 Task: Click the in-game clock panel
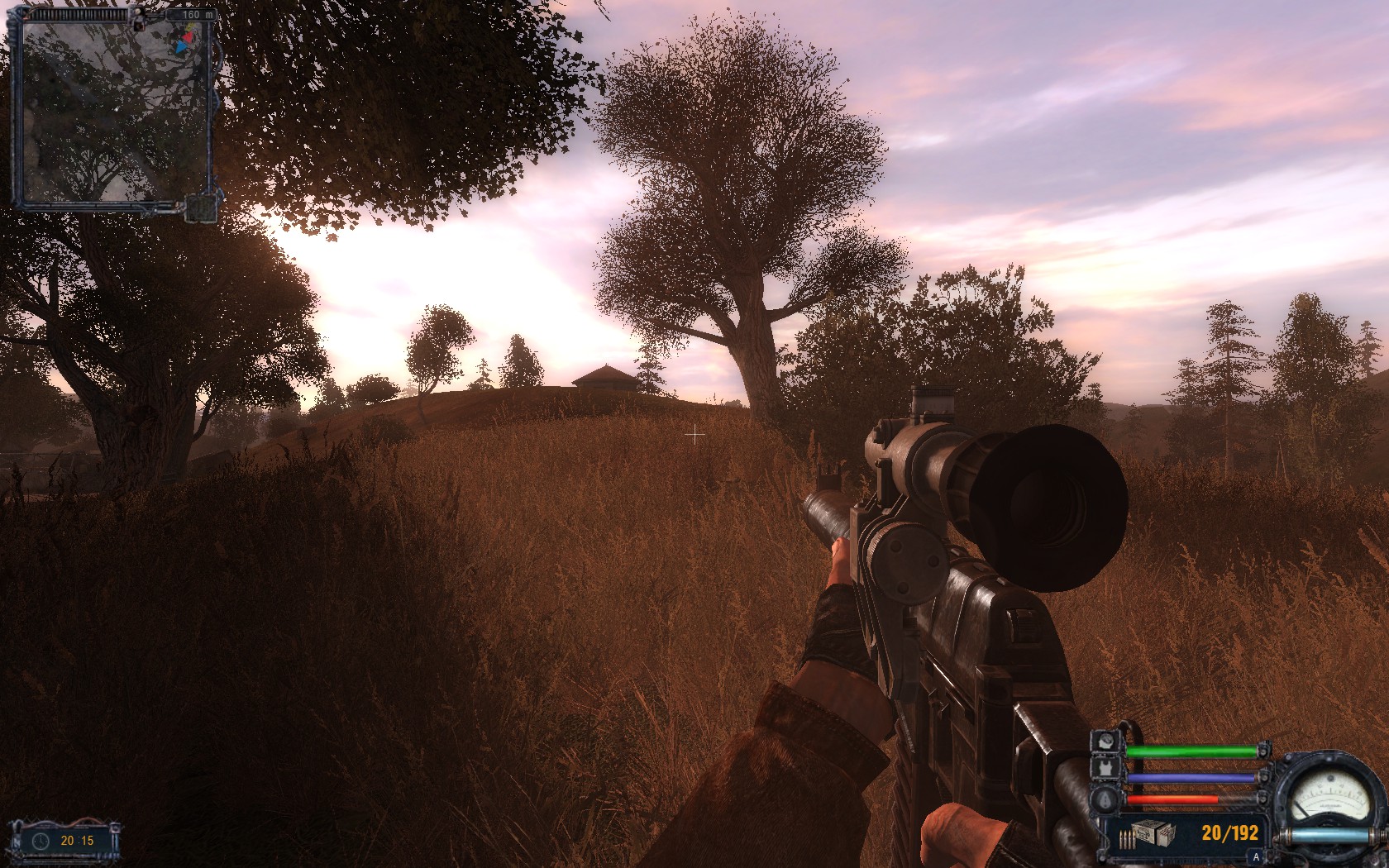click(65, 841)
